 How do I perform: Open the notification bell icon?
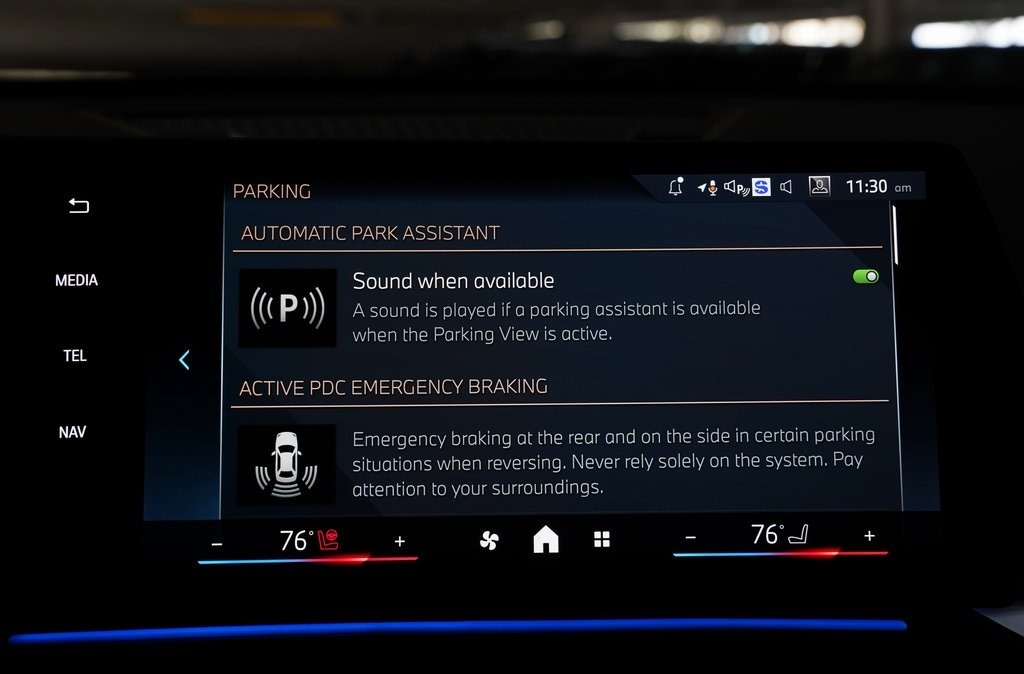[x=676, y=187]
